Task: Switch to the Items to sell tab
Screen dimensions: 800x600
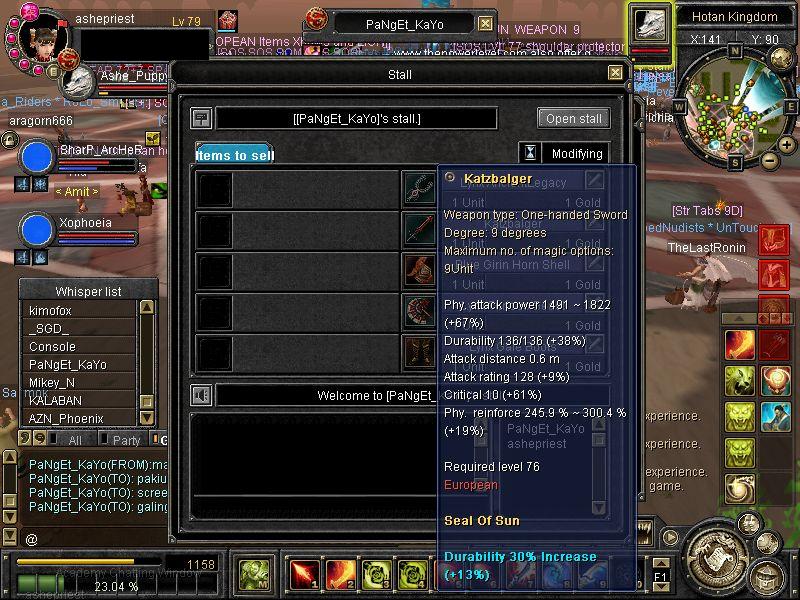Action: (234, 155)
